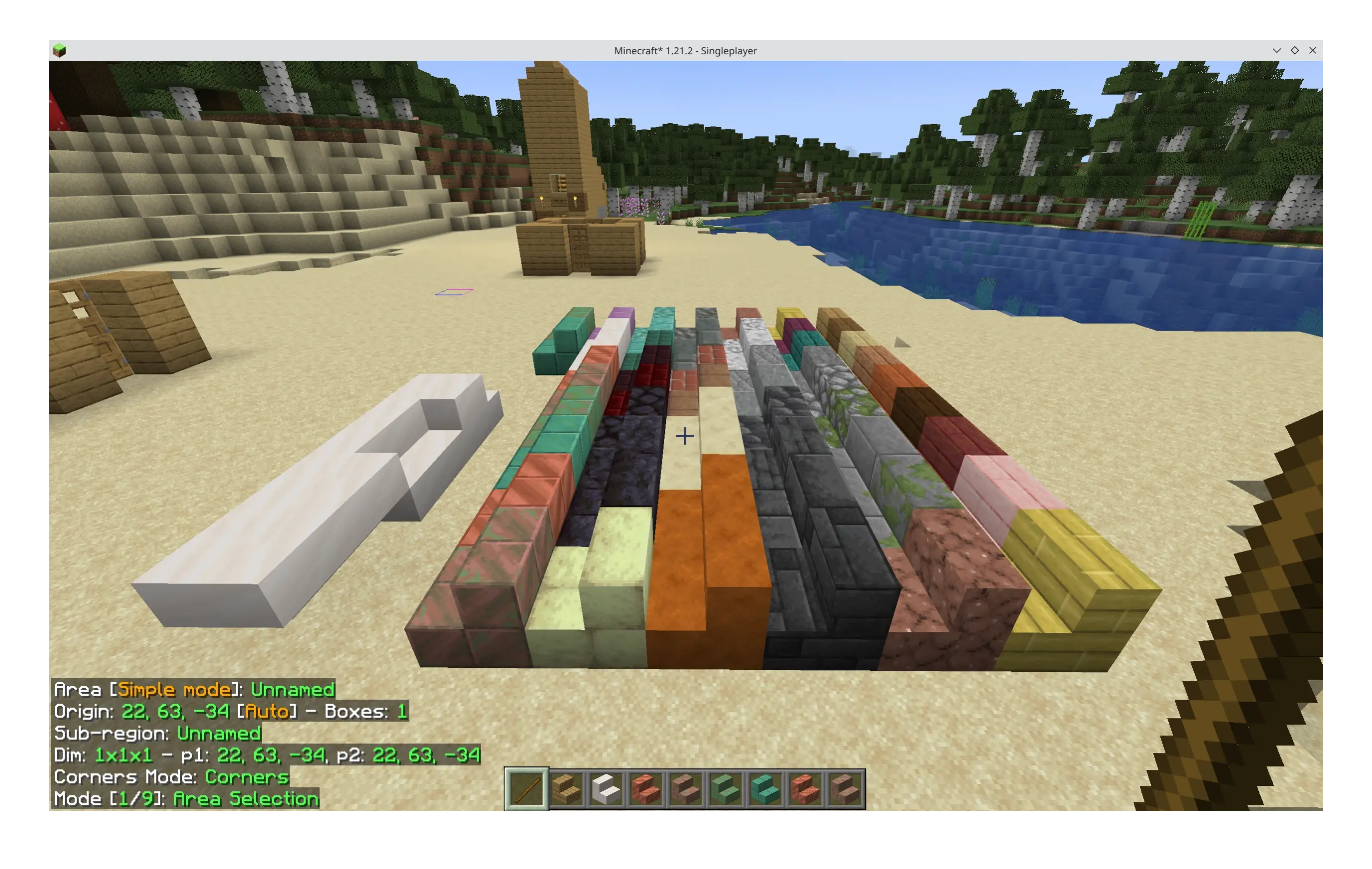Select the oak plank stairs slot
1372x869 pixels.
(567, 789)
